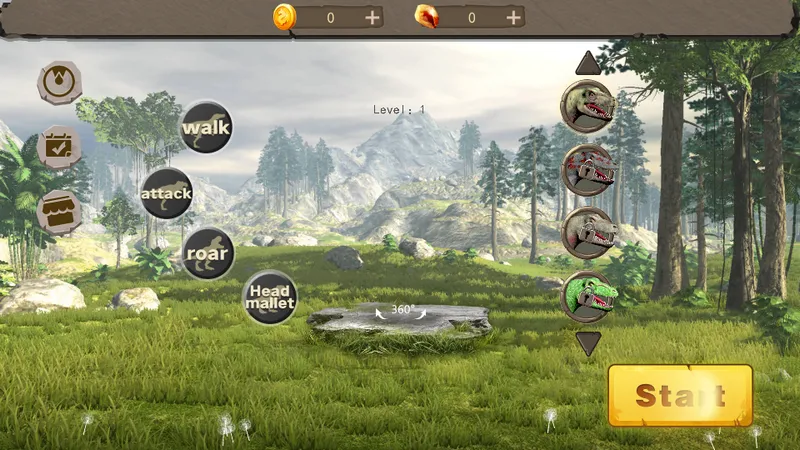Play the roar animation

pyautogui.click(x=208, y=253)
